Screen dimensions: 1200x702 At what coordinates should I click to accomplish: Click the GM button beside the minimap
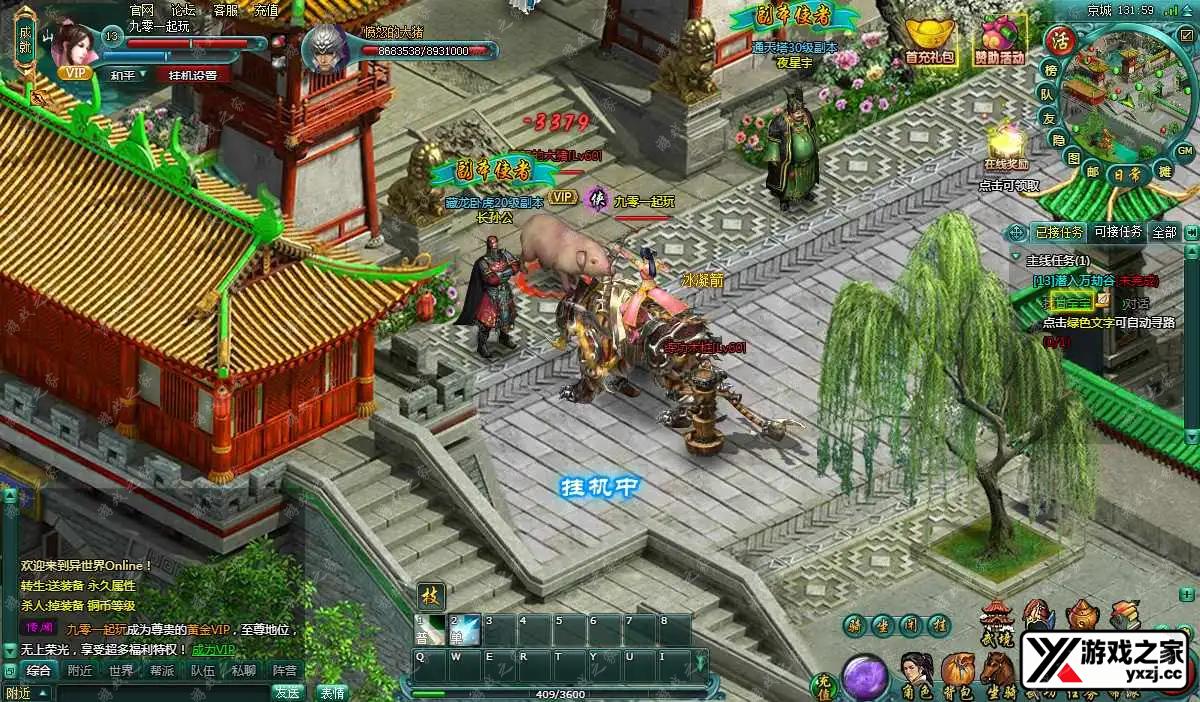tap(1184, 150)
